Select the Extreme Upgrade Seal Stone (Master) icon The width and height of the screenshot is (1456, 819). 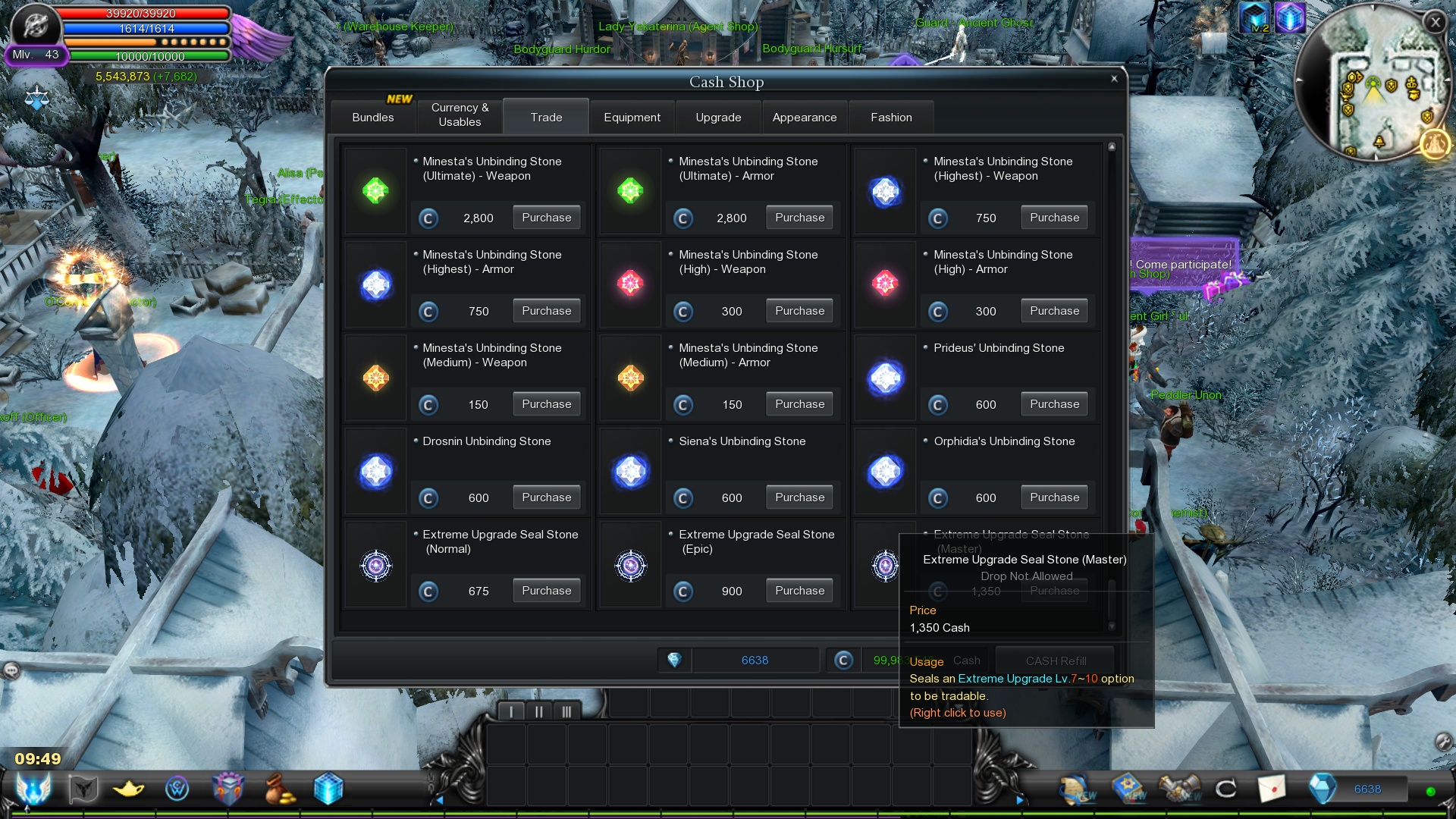click(885, 566)
